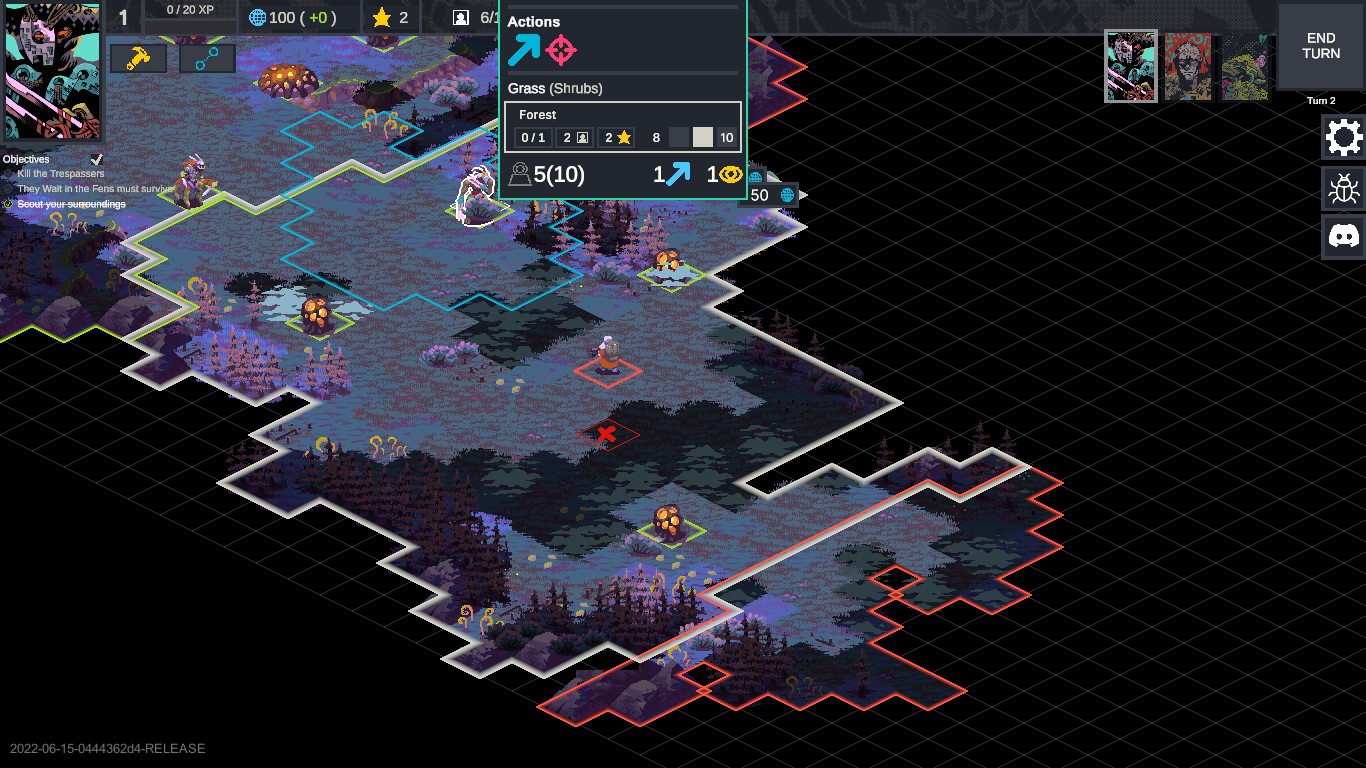Viewport: 1366px width, 768px height.
Task: Choose the blue arrow move action
Action: coord(523,50)
